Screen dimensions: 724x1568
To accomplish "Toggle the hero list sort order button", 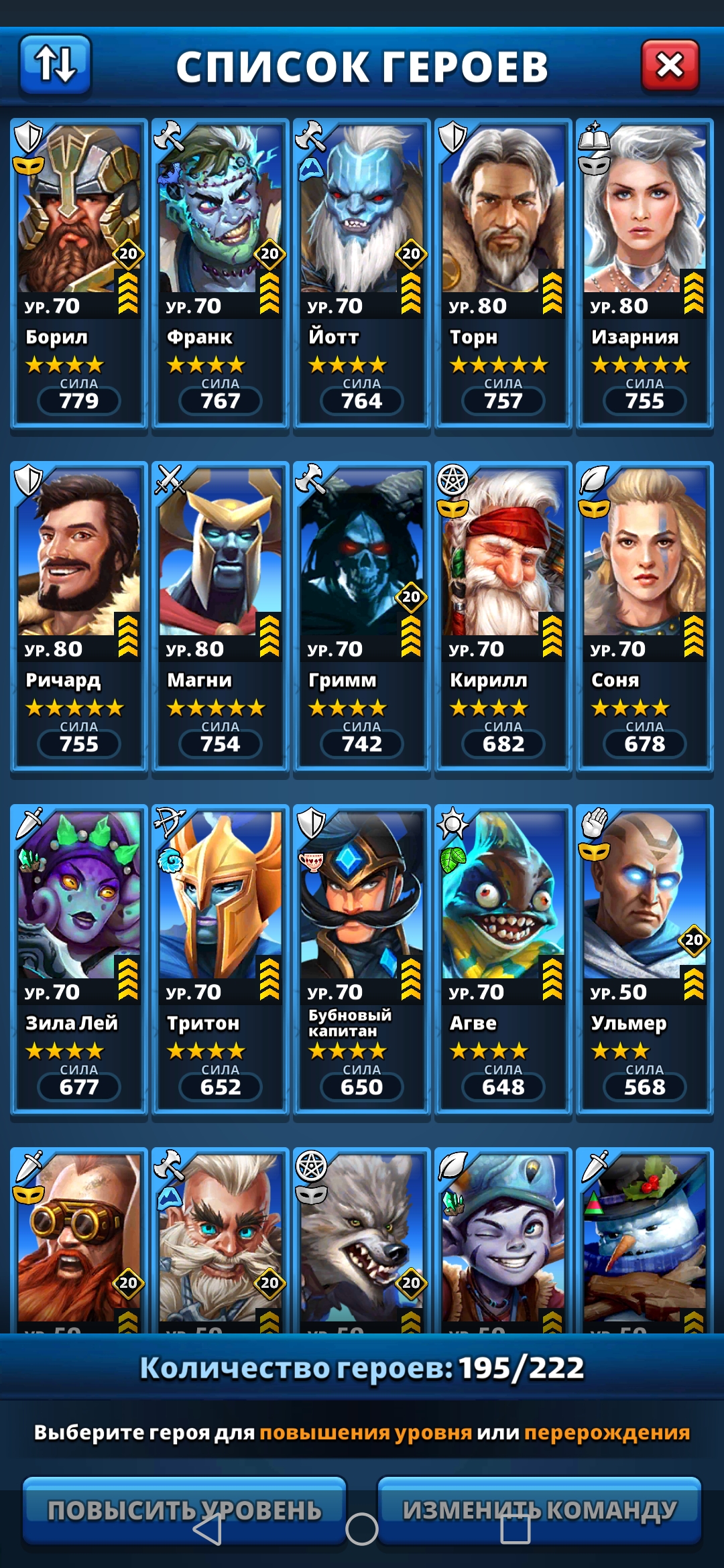I will click(55, 65).
